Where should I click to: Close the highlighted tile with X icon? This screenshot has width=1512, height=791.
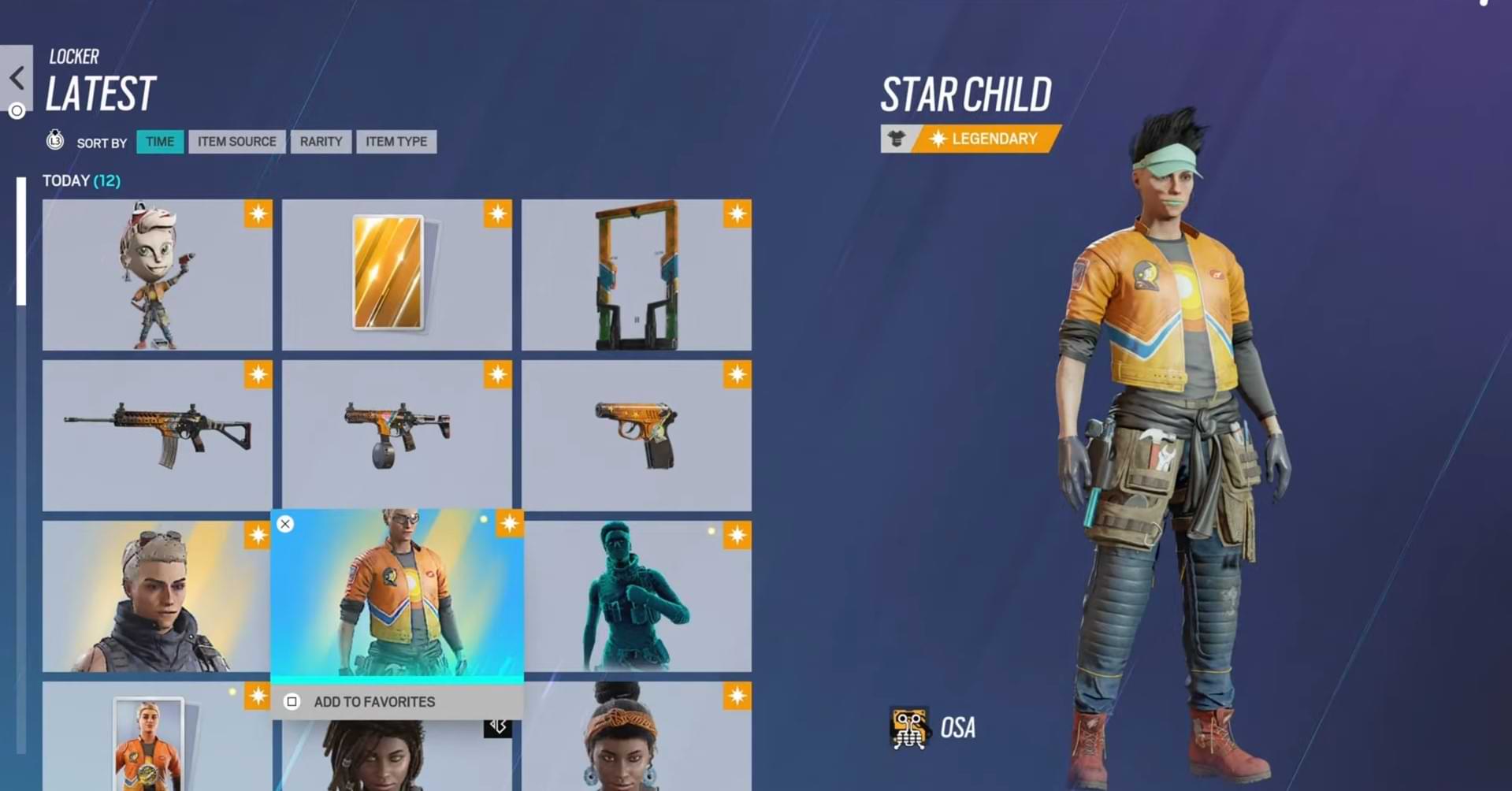(285, 524)
